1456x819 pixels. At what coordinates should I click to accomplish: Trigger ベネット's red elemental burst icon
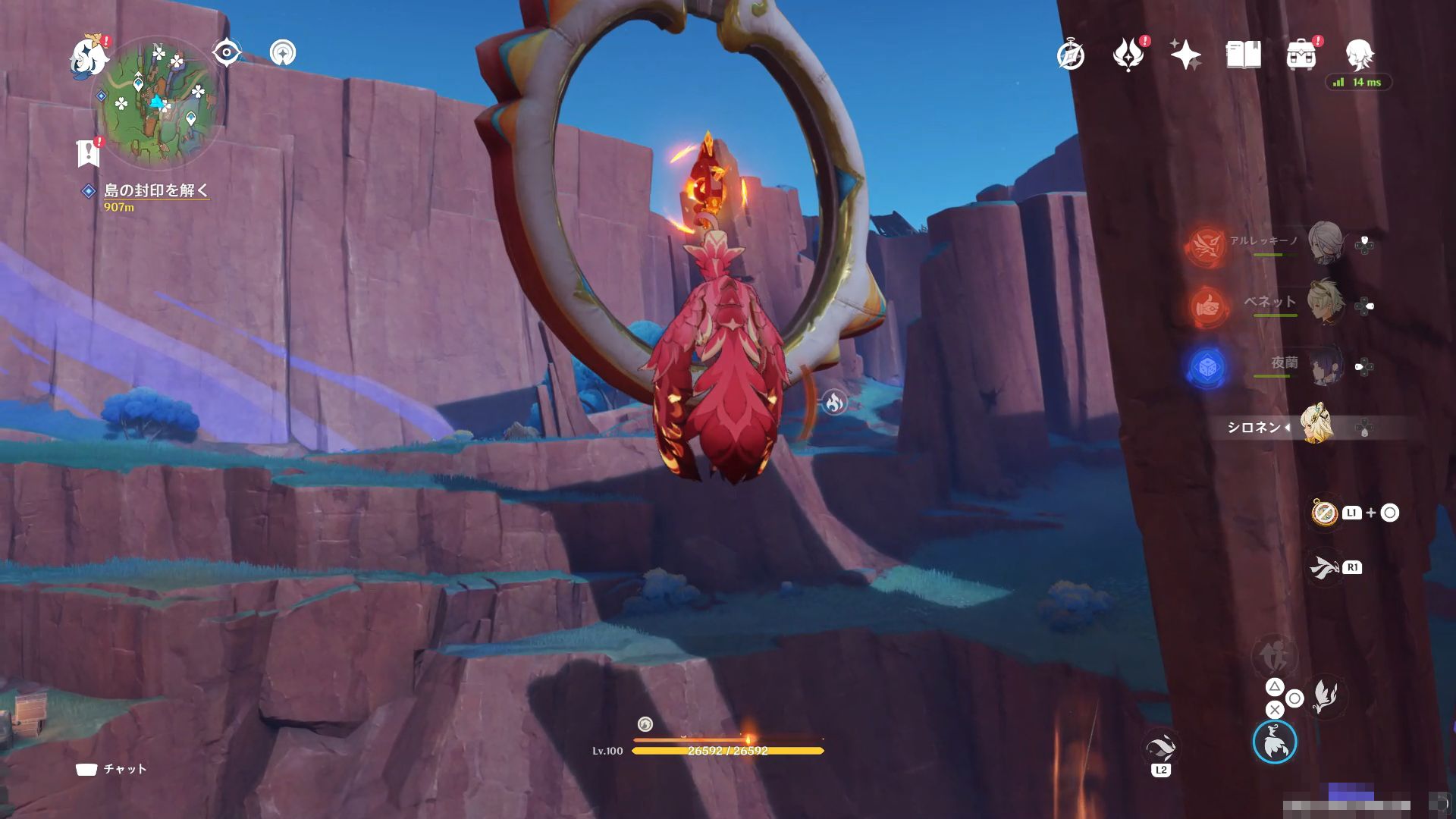1207,306
